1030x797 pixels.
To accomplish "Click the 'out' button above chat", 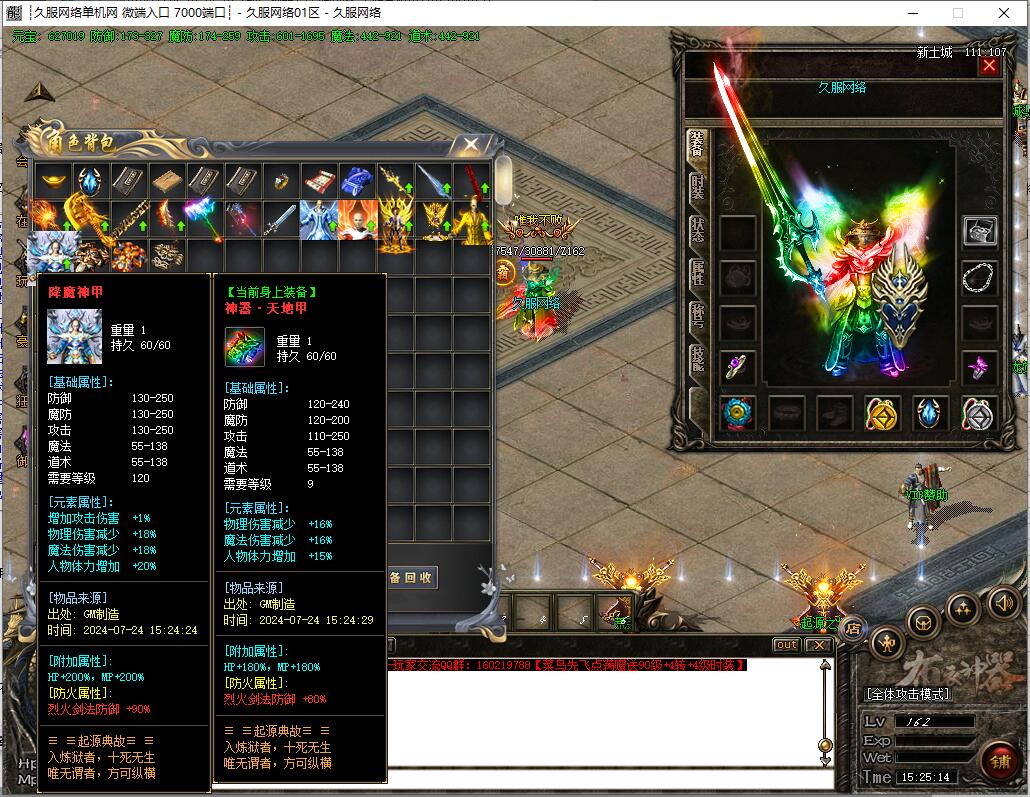I will pyautogui.click(x=787, y=645).
